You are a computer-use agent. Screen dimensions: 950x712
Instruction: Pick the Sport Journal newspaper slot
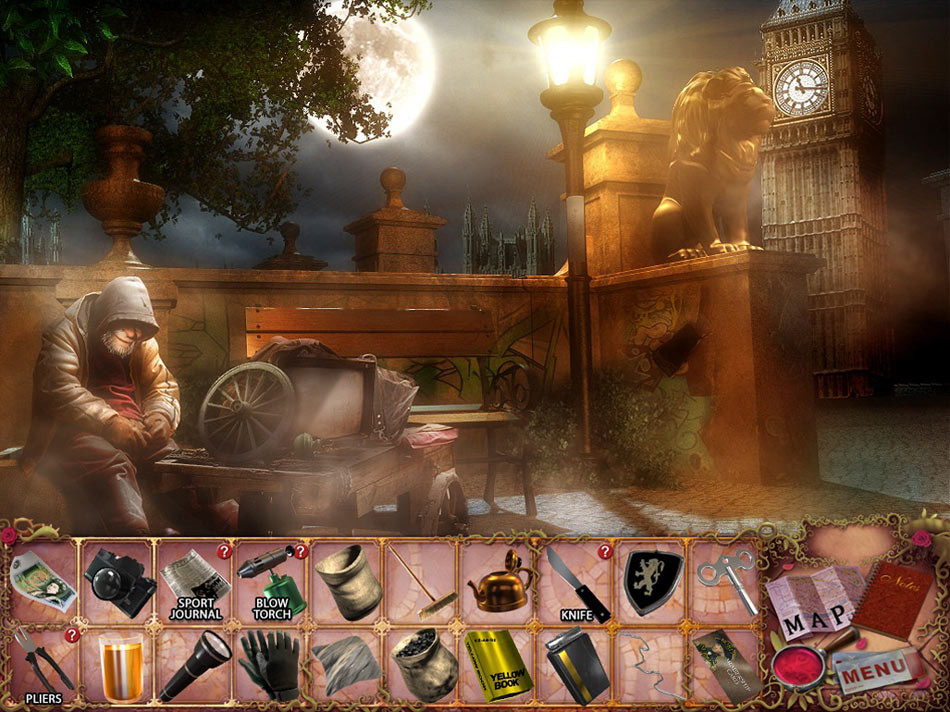[x=195, y=581]
